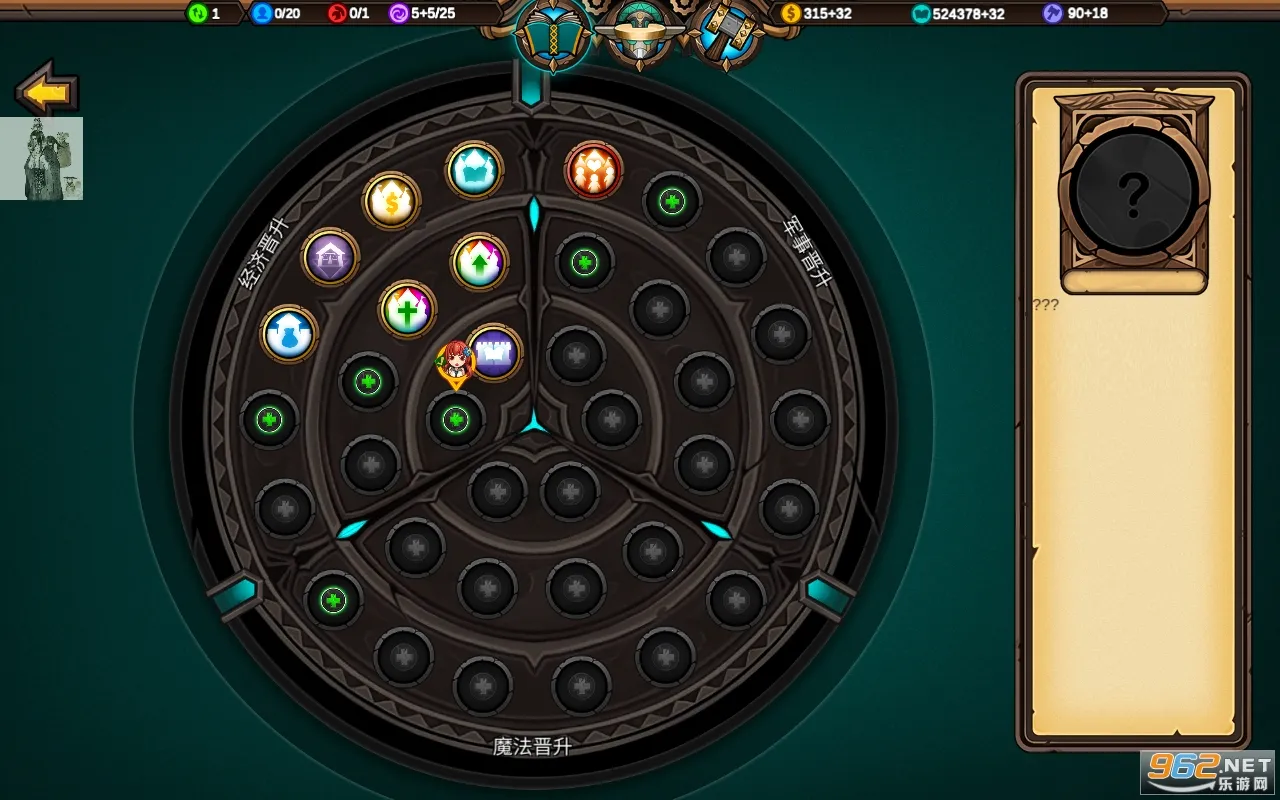Select the blue pouch upgrade skill
The image size is (1280, 800).
[x=289, y=331]
